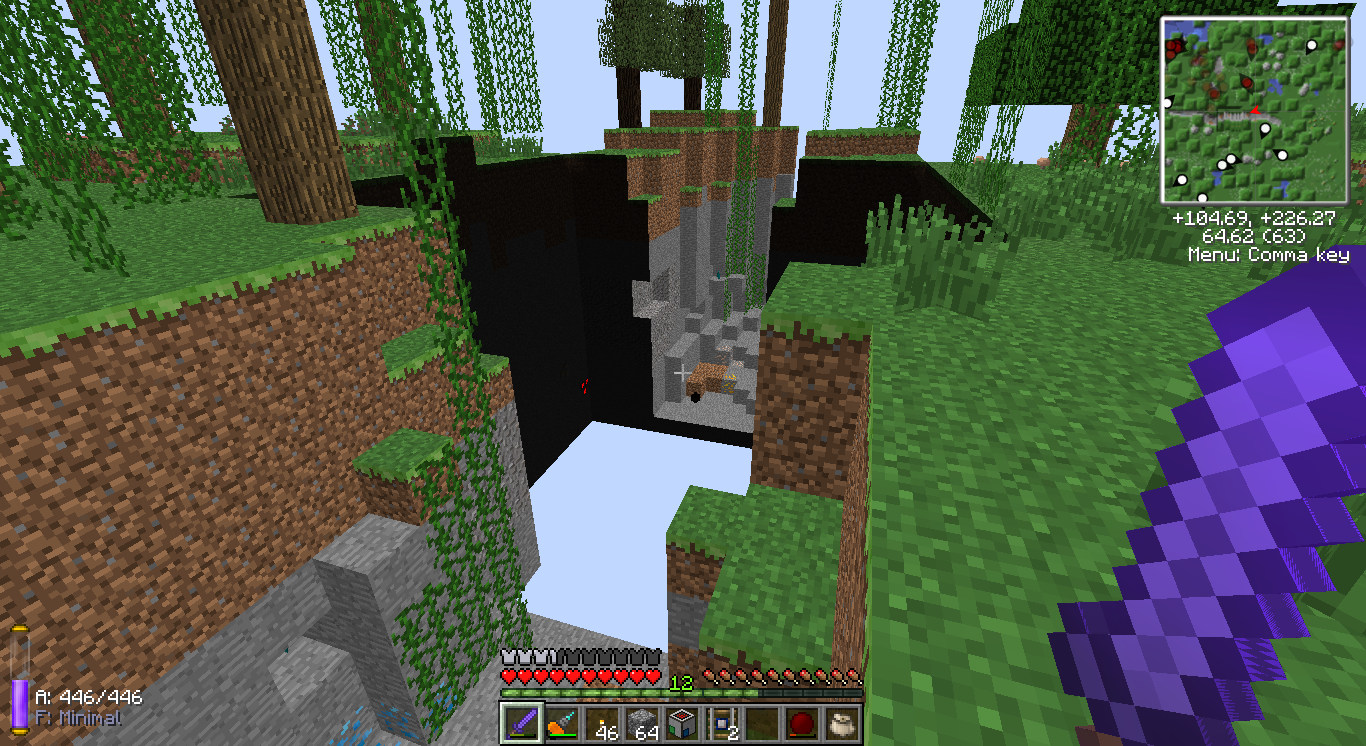Click the minimap in the corner
The height and width of the screenshot is (746, 1366).
pyautogui.click(x=1255, y=109)
